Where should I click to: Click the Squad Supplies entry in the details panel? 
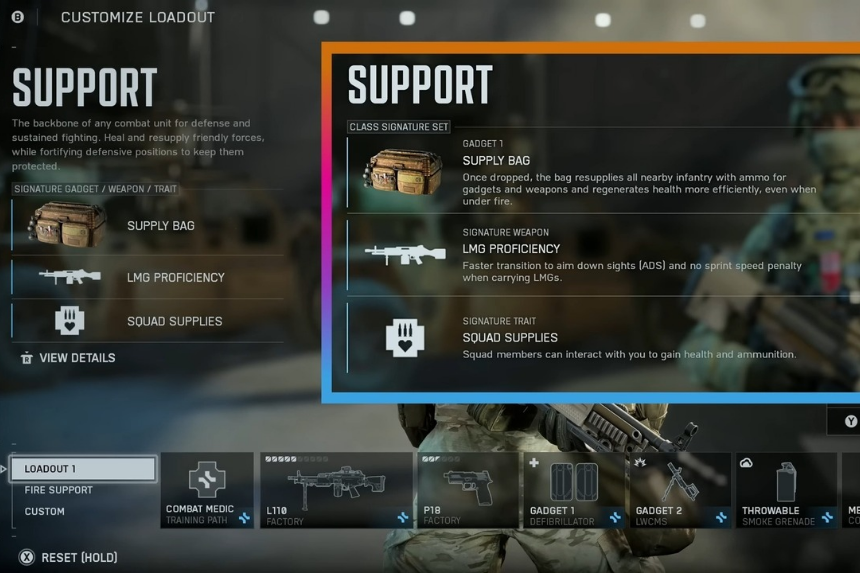(590, 338)
